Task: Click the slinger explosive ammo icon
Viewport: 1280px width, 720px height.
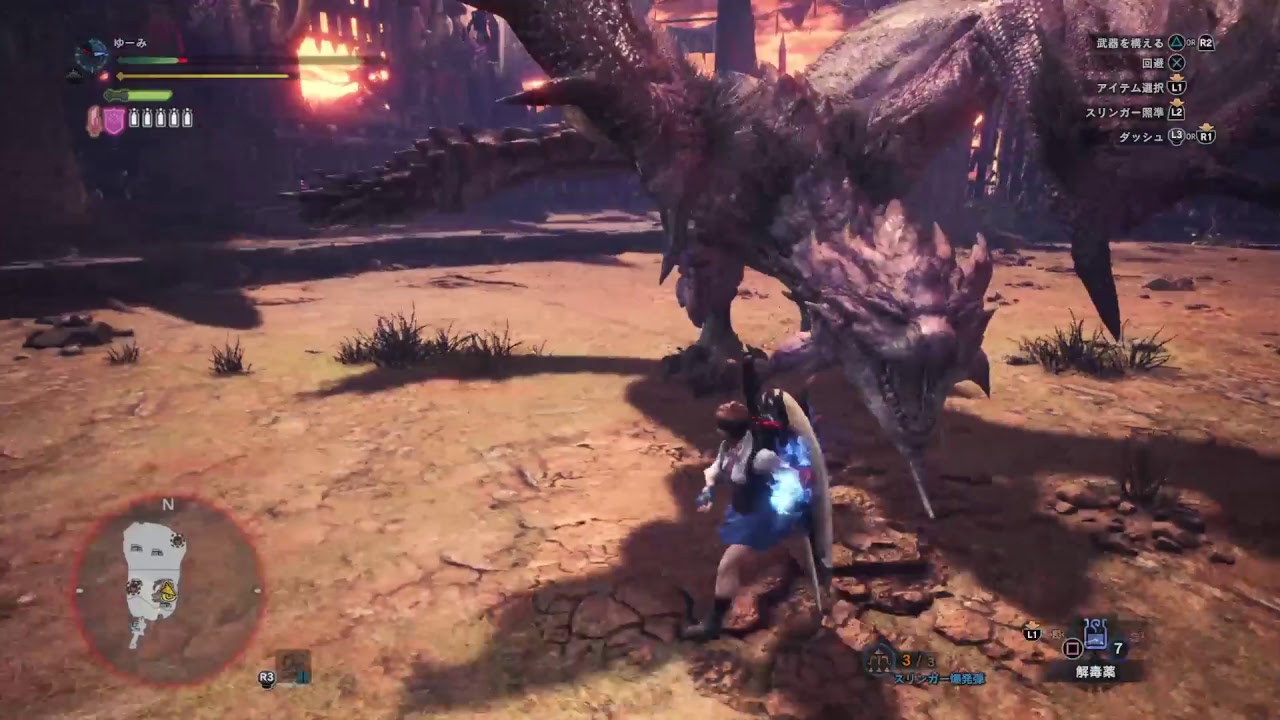Action: click(881, 660)
